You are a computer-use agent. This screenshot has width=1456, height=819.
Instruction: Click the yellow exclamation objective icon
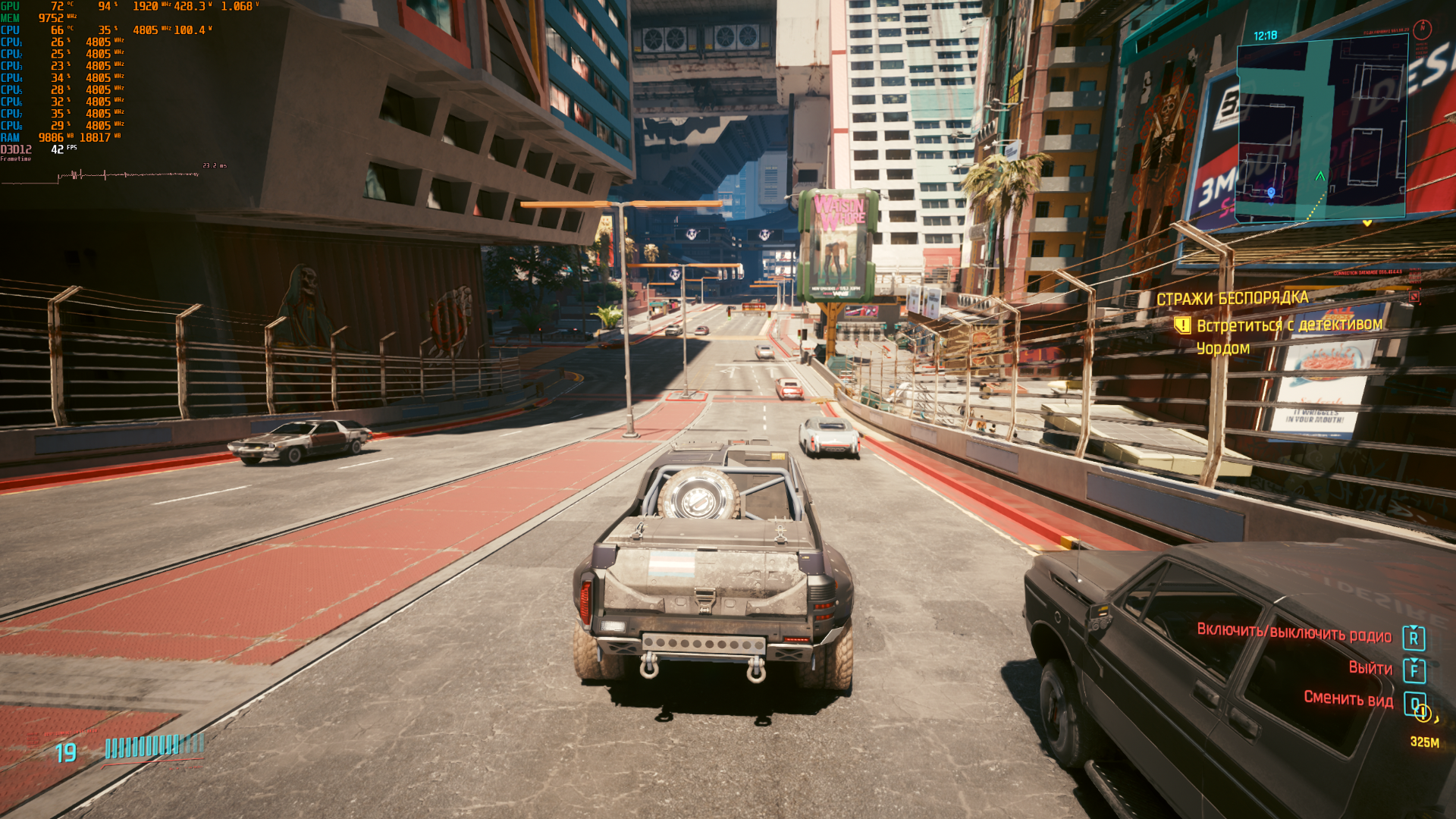point(1182,326)
